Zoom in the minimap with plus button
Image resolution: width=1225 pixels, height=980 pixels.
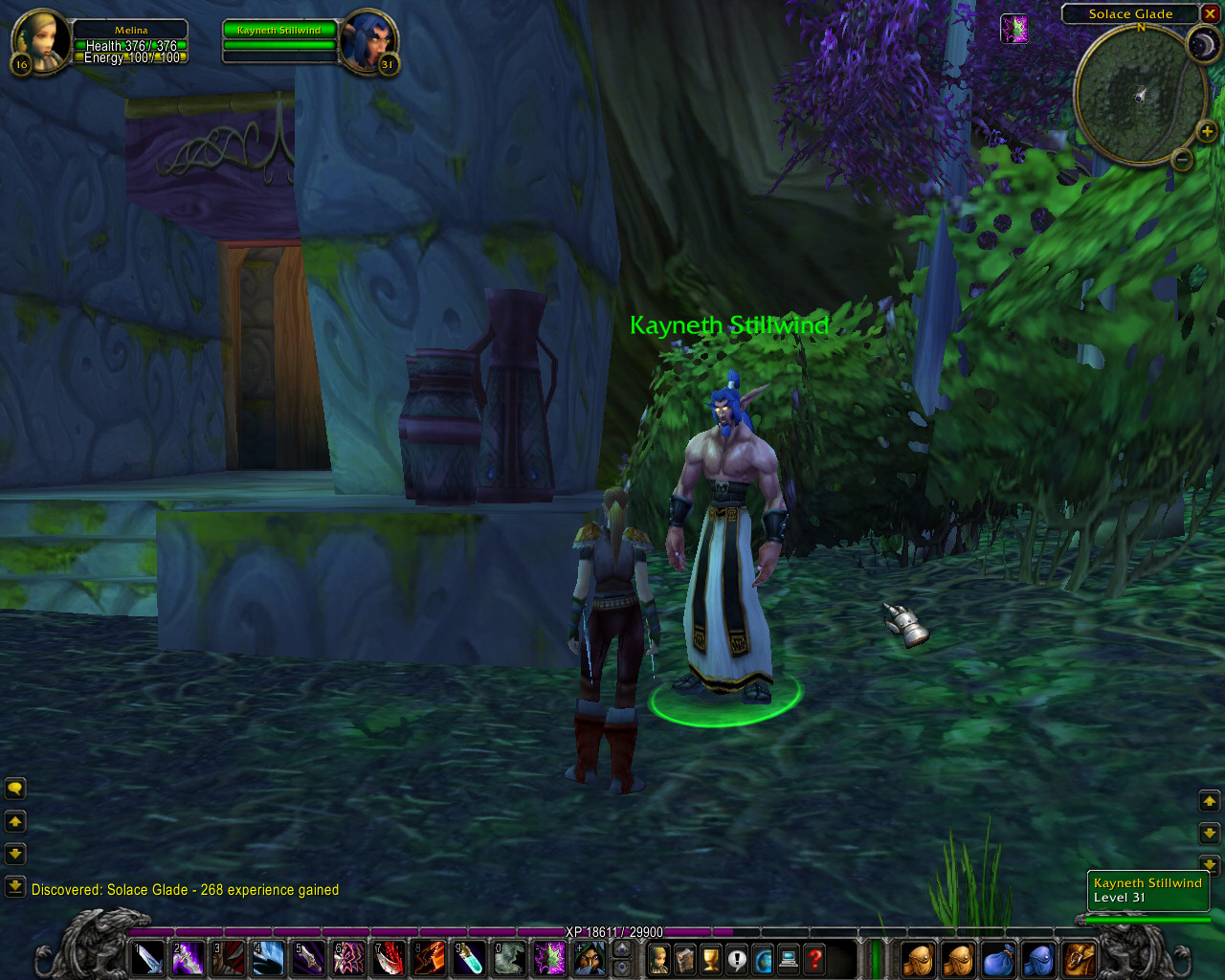point(1206,132)
